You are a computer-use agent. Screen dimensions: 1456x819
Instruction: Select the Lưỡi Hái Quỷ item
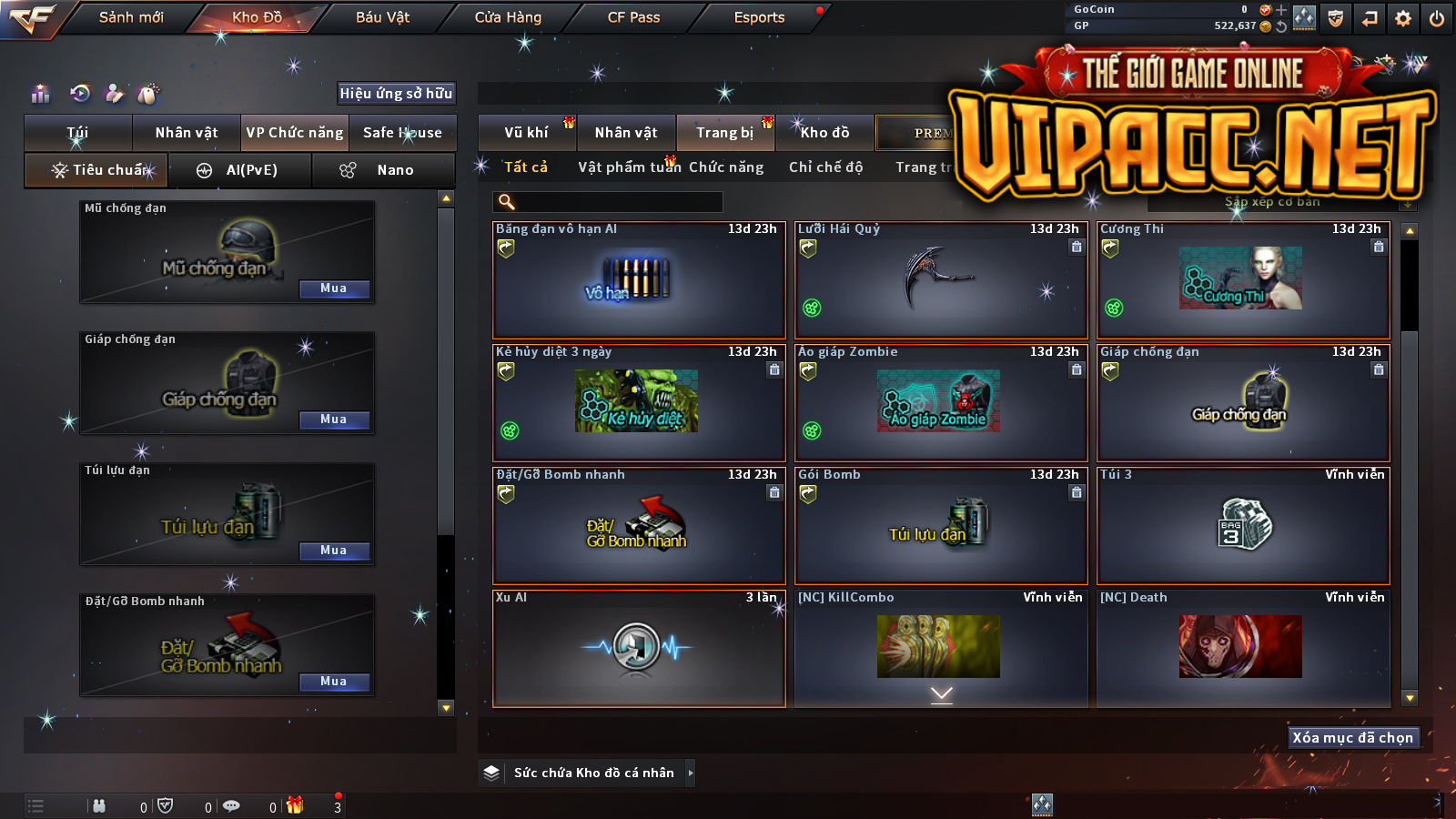[941, 280]
